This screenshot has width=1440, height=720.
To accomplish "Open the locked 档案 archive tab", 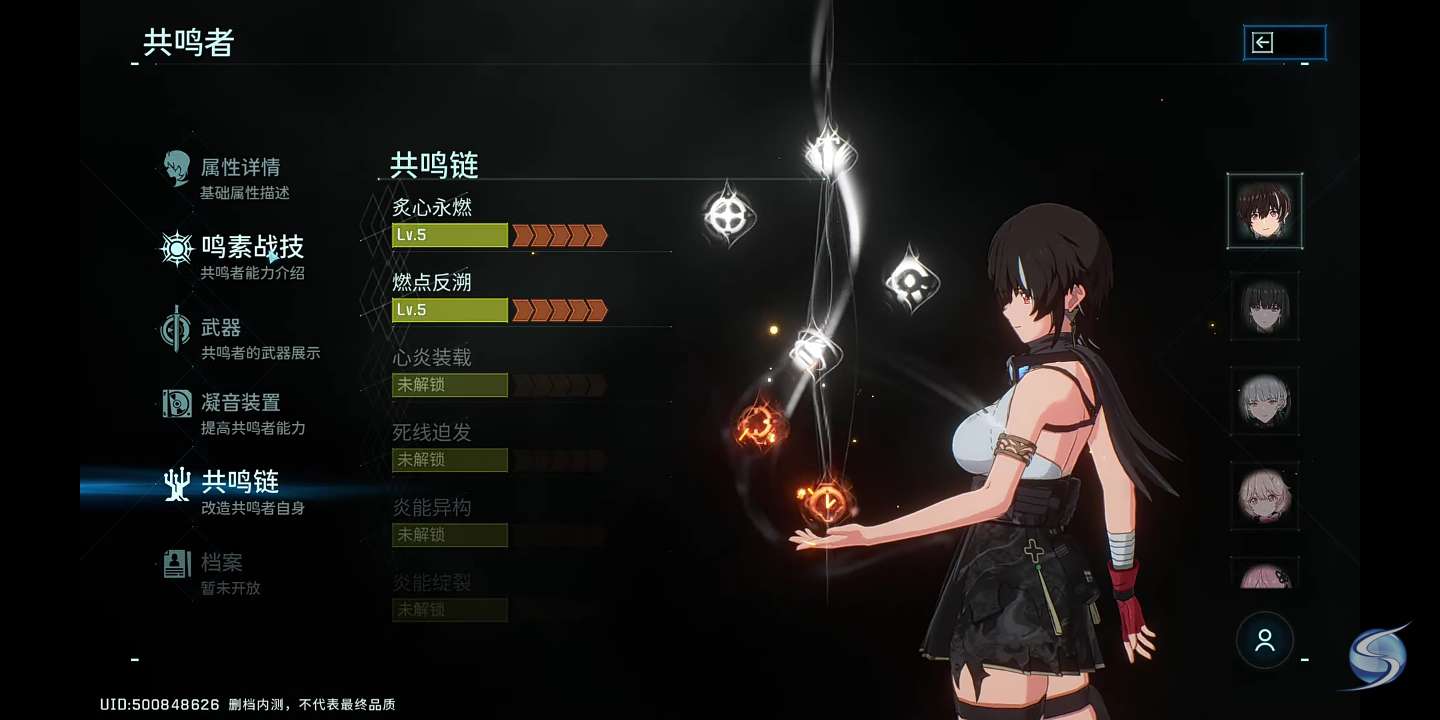I will (222, 572).
